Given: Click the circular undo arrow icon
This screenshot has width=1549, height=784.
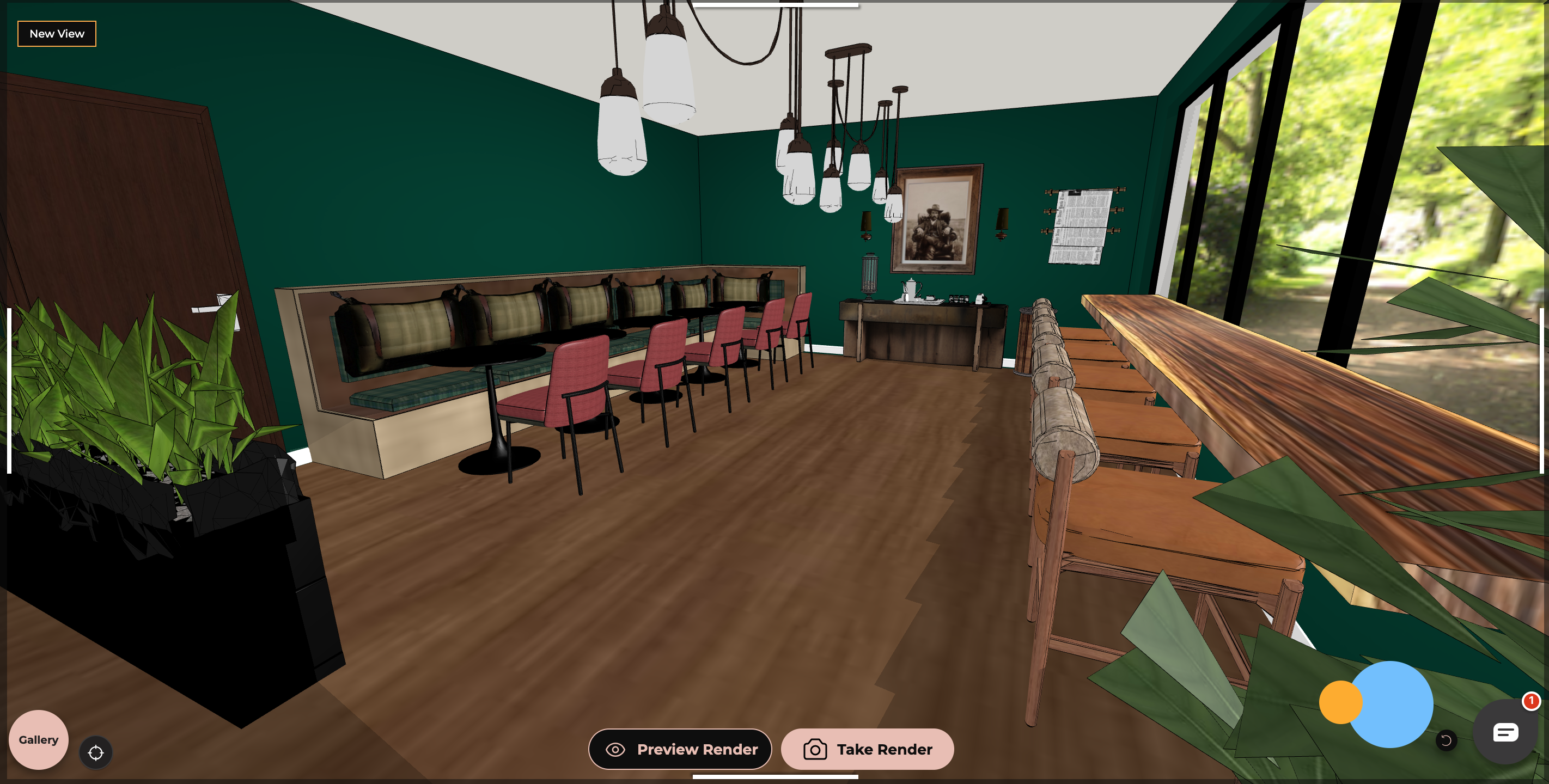Looking at the screenshot, I should 1446,740.
